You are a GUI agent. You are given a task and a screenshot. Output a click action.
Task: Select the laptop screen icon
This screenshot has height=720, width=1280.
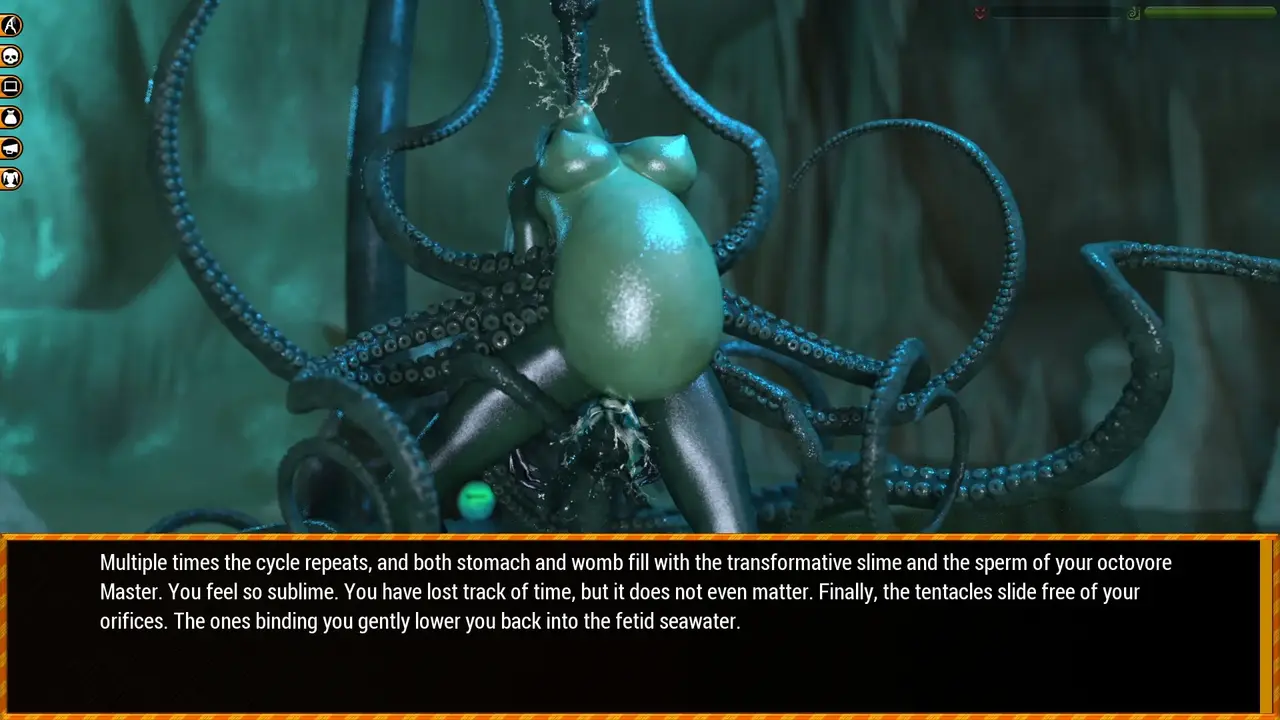(x=11, y=87)
